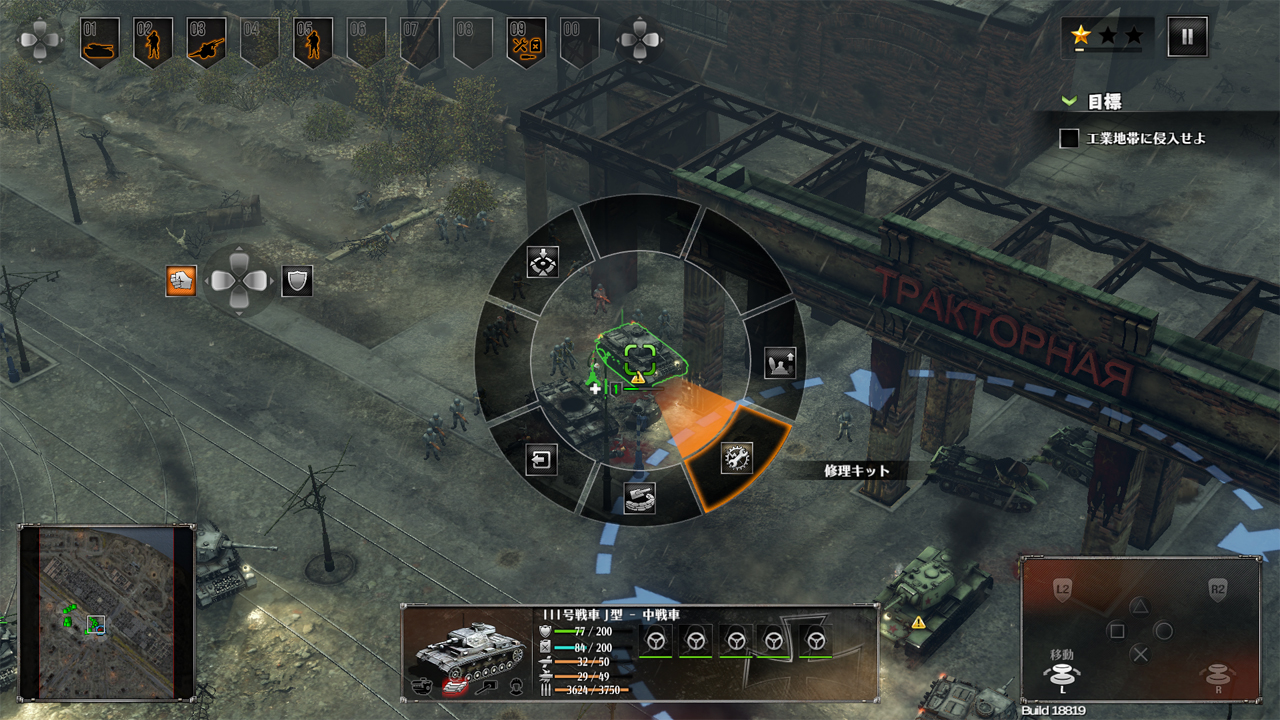This screenshot has width=1280, height=720.
Task: Select the damaged track status icon
Action: (456, 687)
